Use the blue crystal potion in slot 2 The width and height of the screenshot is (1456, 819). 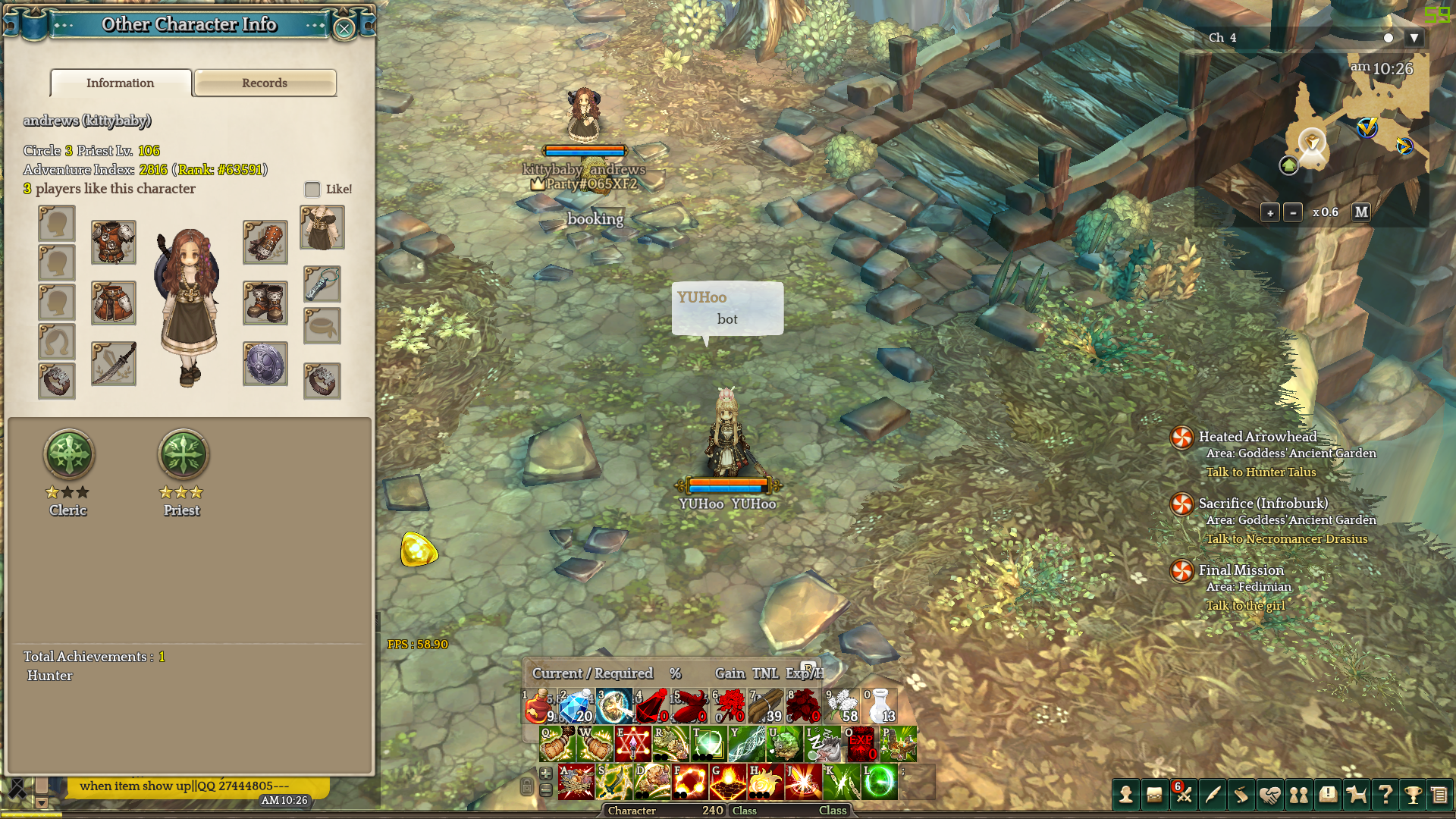coord(576,706)
